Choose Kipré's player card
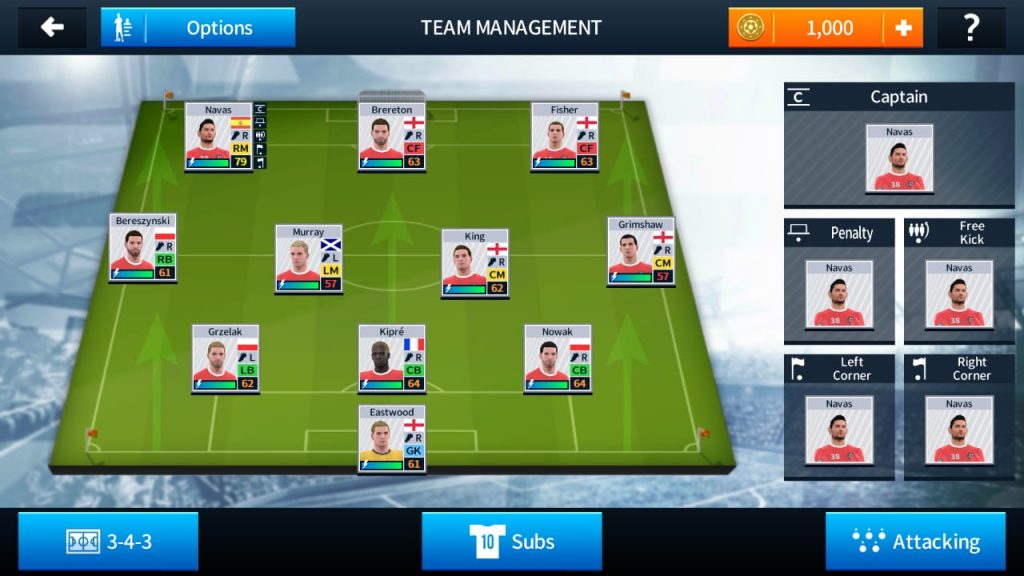1024x576 pixels. tap(392, 358)
